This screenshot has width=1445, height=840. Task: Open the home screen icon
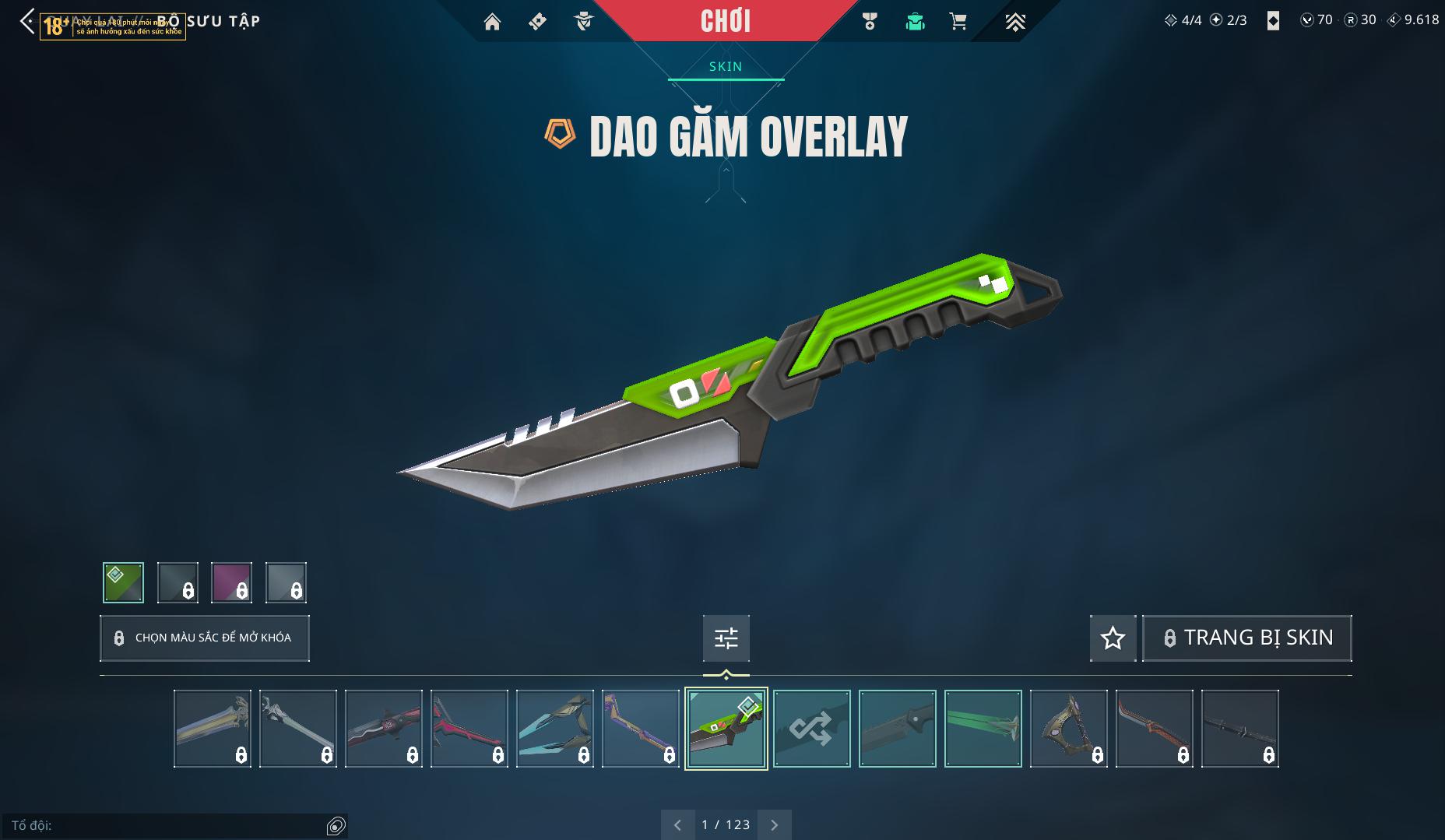[492, 22]
